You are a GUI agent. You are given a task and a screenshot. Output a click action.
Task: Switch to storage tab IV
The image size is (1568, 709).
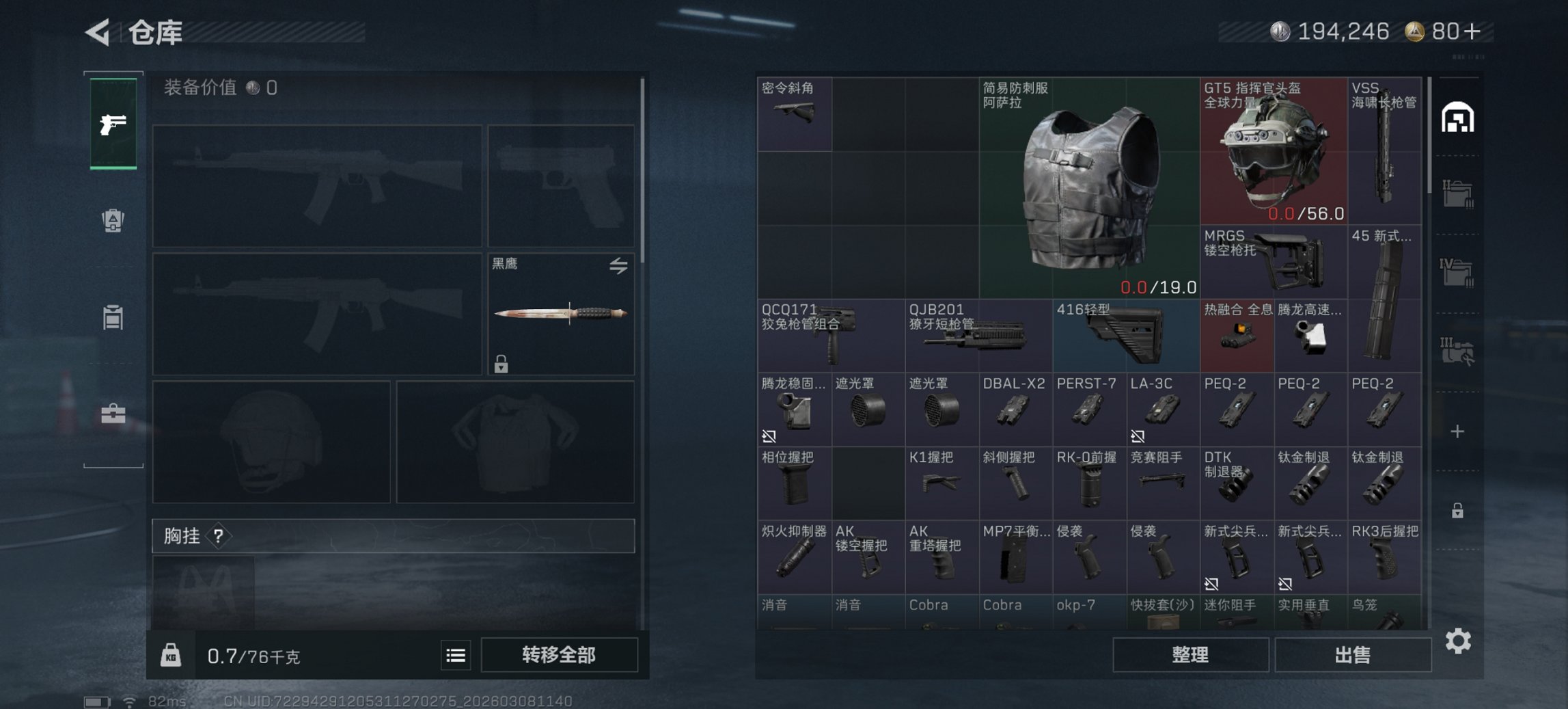tap(1457, 267)
